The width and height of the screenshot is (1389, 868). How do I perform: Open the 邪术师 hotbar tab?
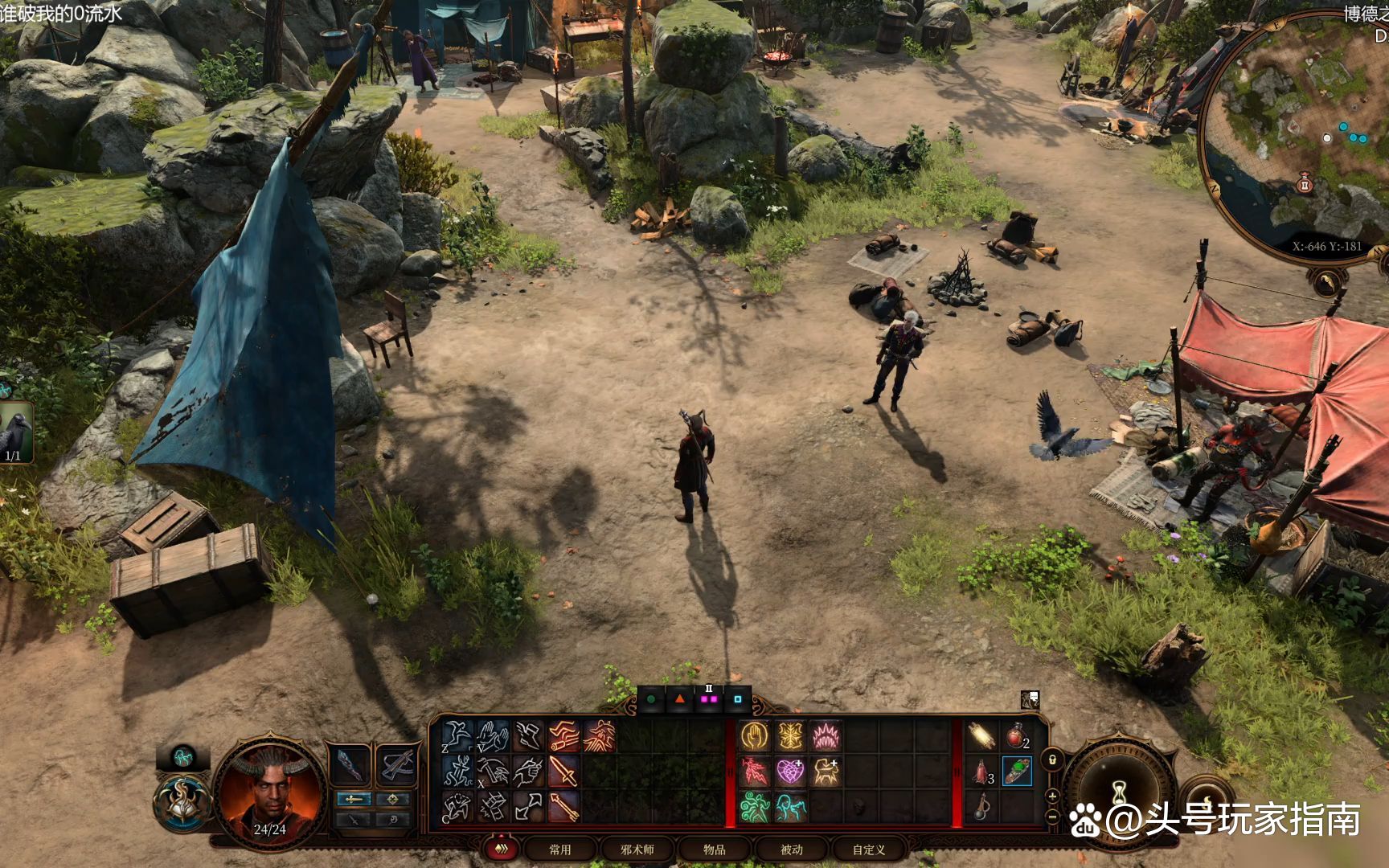(x=637, y=849)
